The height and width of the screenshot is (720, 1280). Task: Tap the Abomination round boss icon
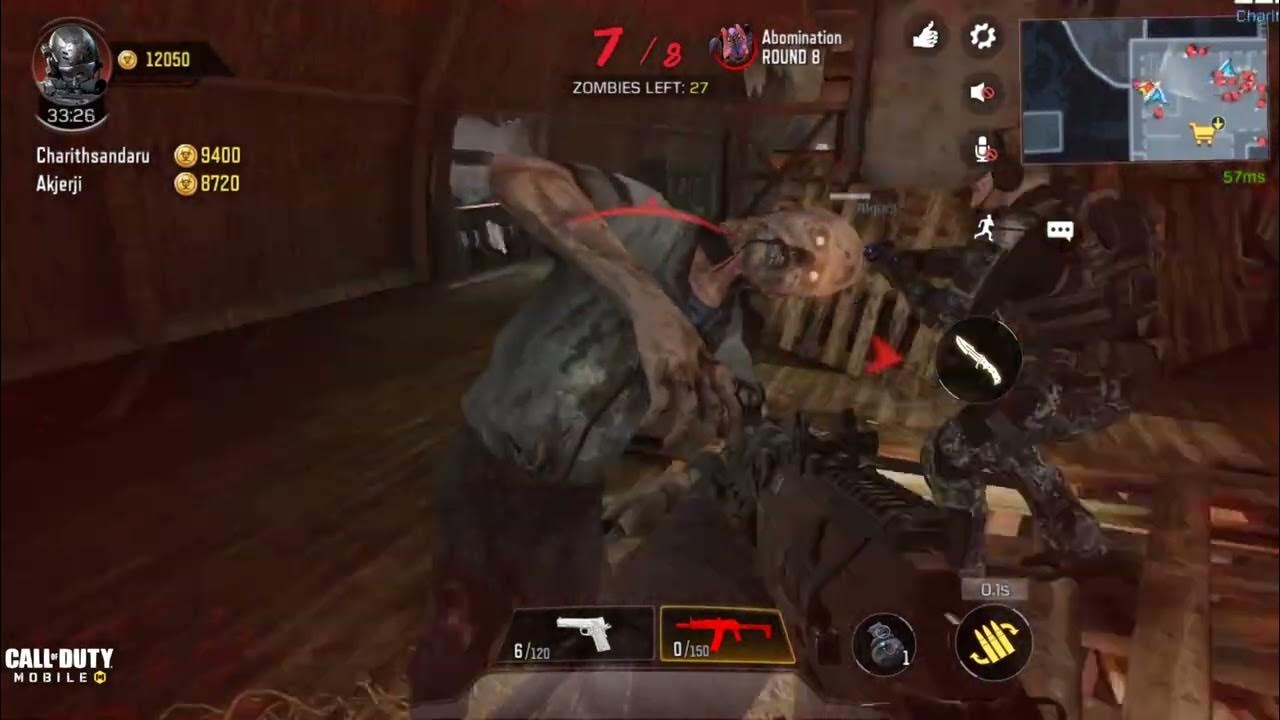pos(733,47)
